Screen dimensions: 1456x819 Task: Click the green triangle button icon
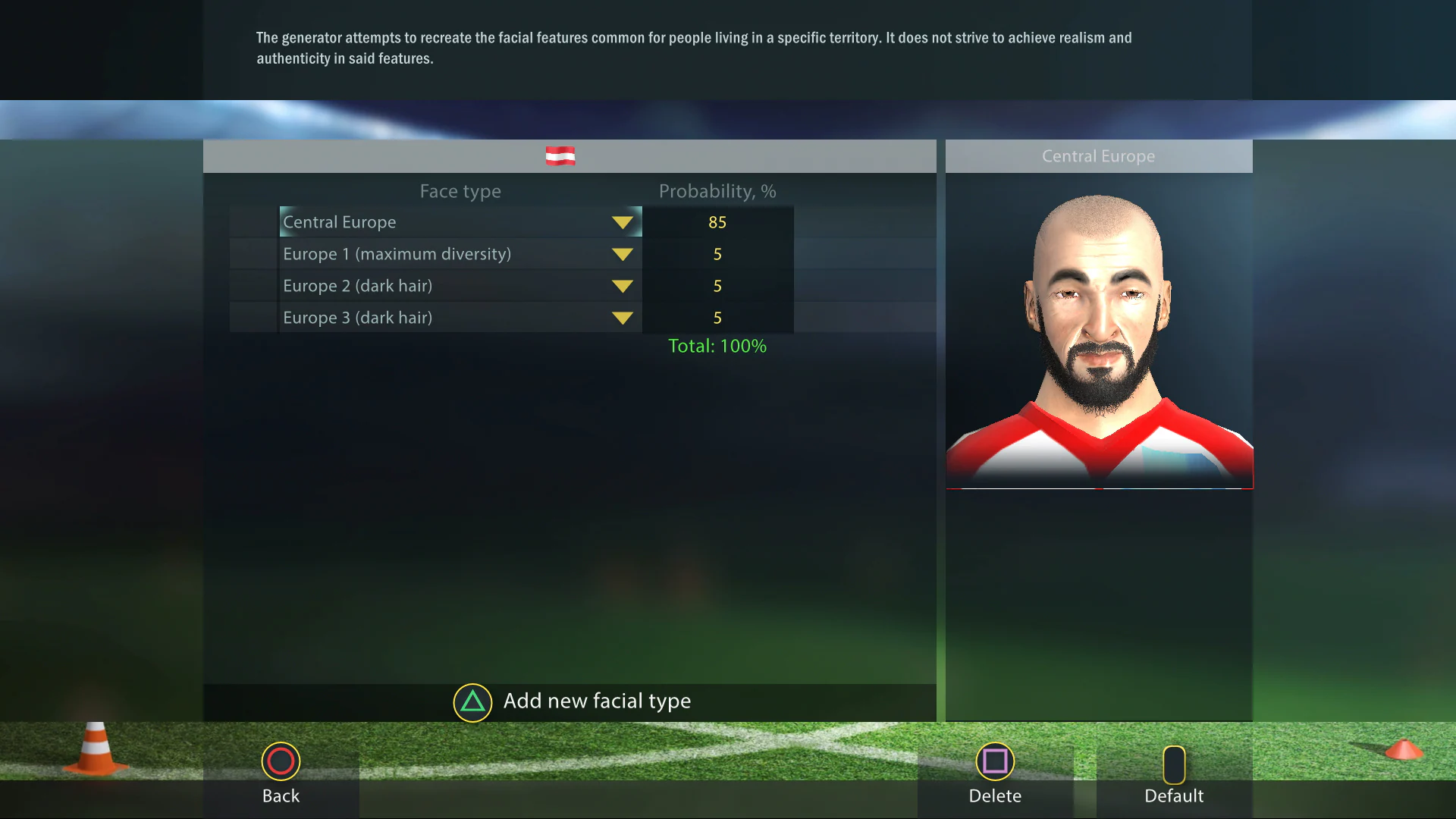click(x=472, y=702)
